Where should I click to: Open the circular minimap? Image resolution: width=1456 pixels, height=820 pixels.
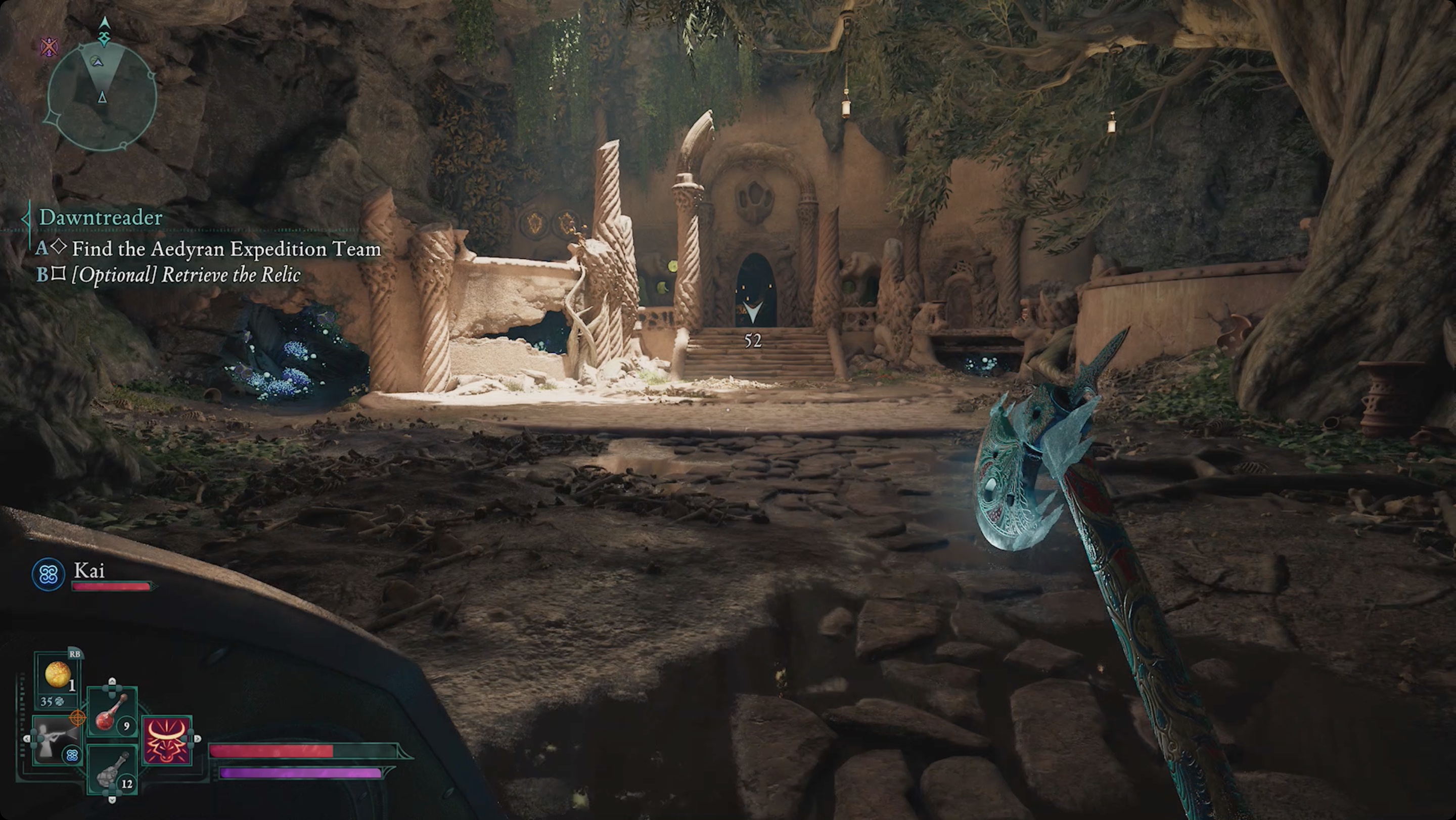(x=102, y=97)
